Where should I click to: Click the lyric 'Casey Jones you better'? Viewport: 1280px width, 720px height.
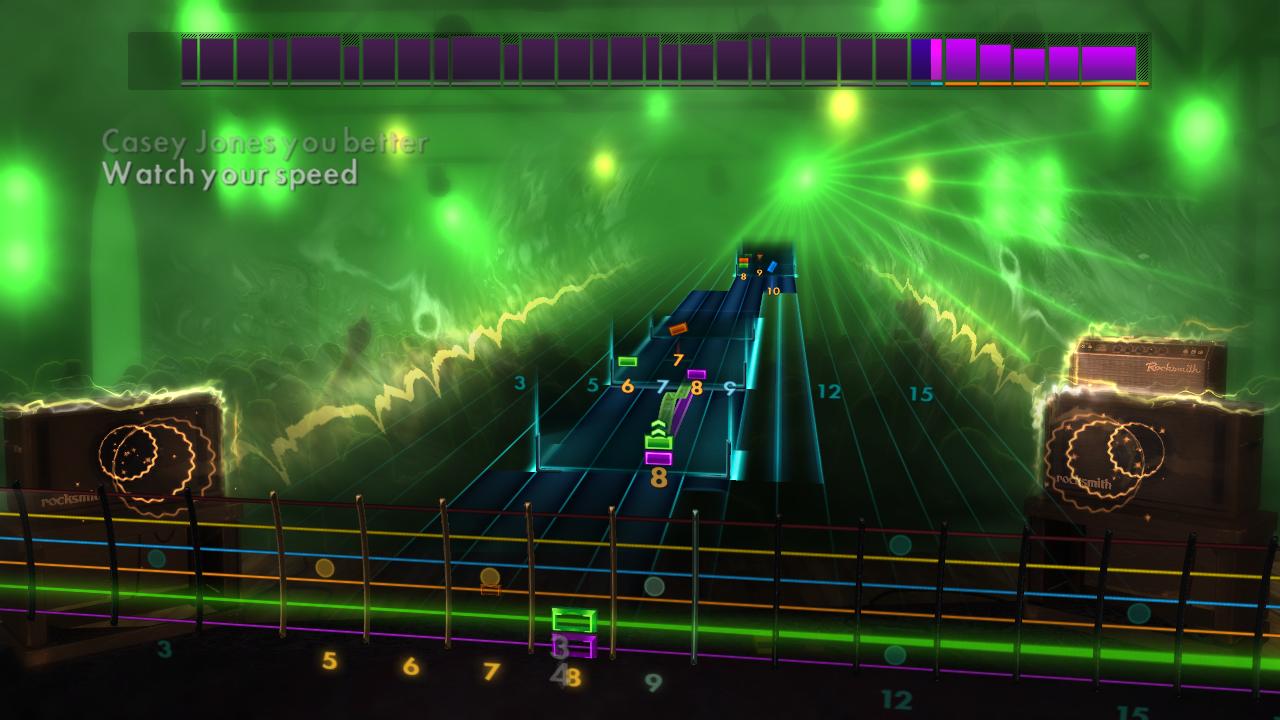(265, 143)
